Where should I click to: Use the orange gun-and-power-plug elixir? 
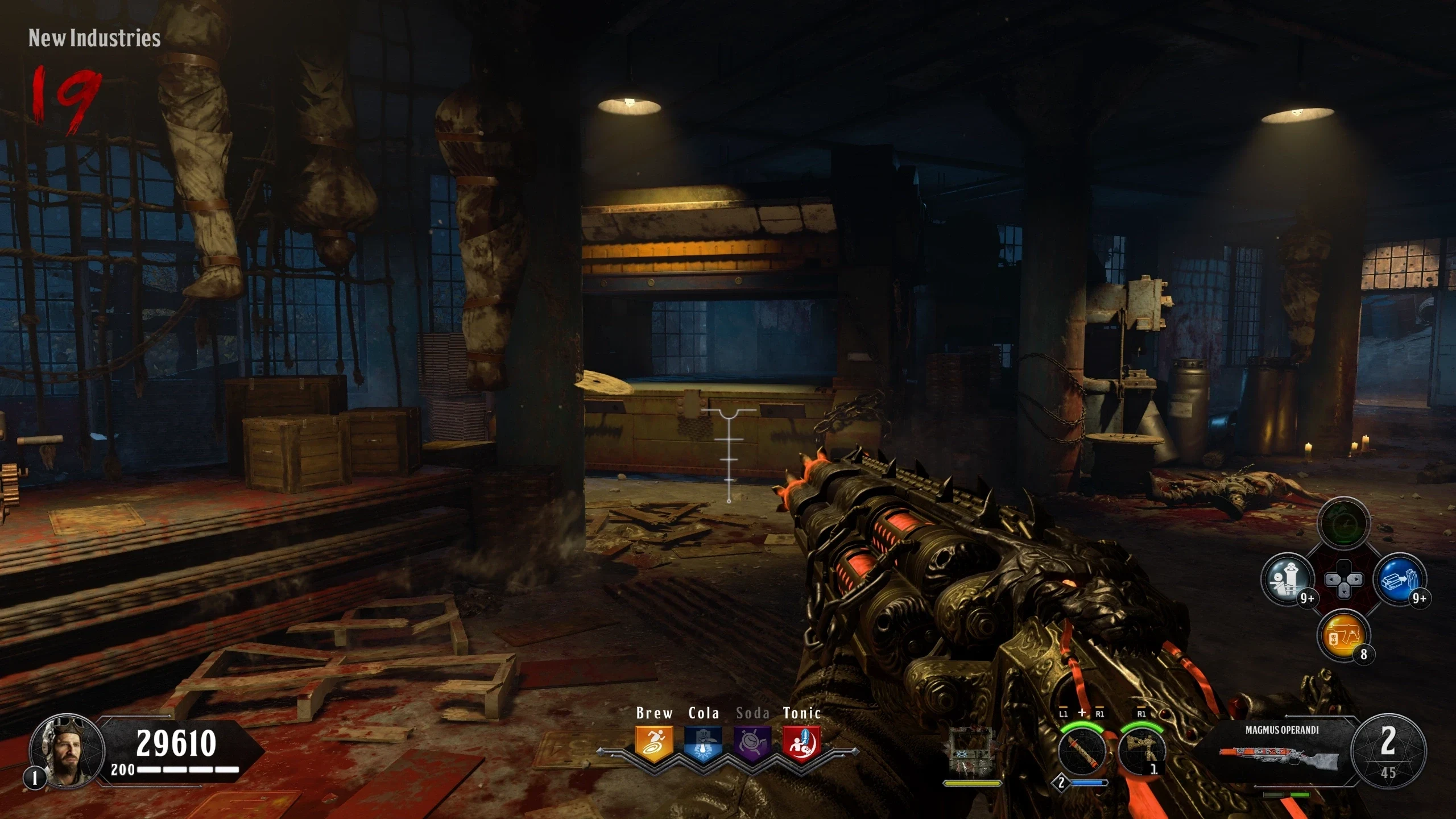[x=1343, y=636]
